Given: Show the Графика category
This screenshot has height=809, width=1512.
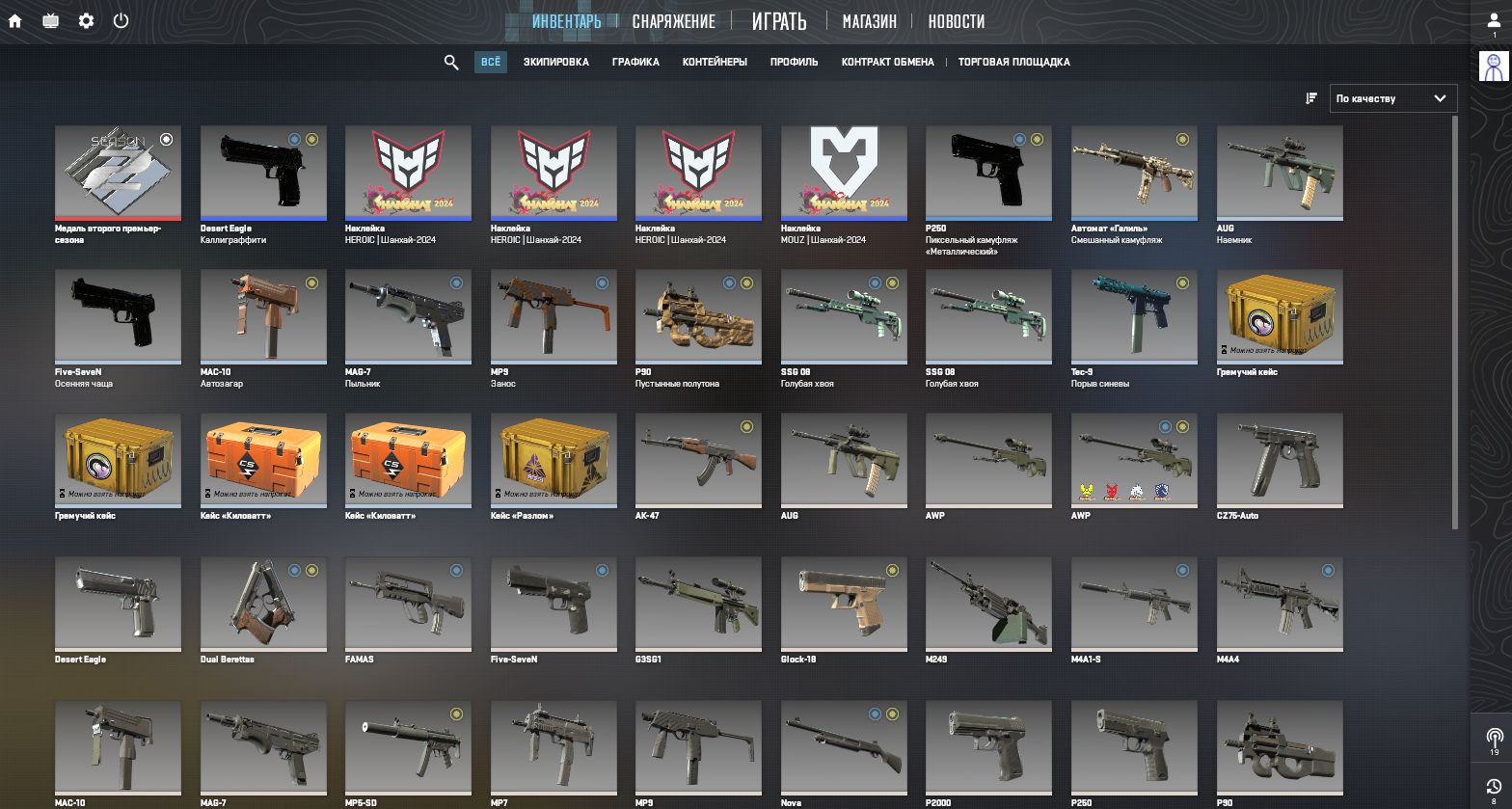Looking at the screenshot, I should (635, 63).
